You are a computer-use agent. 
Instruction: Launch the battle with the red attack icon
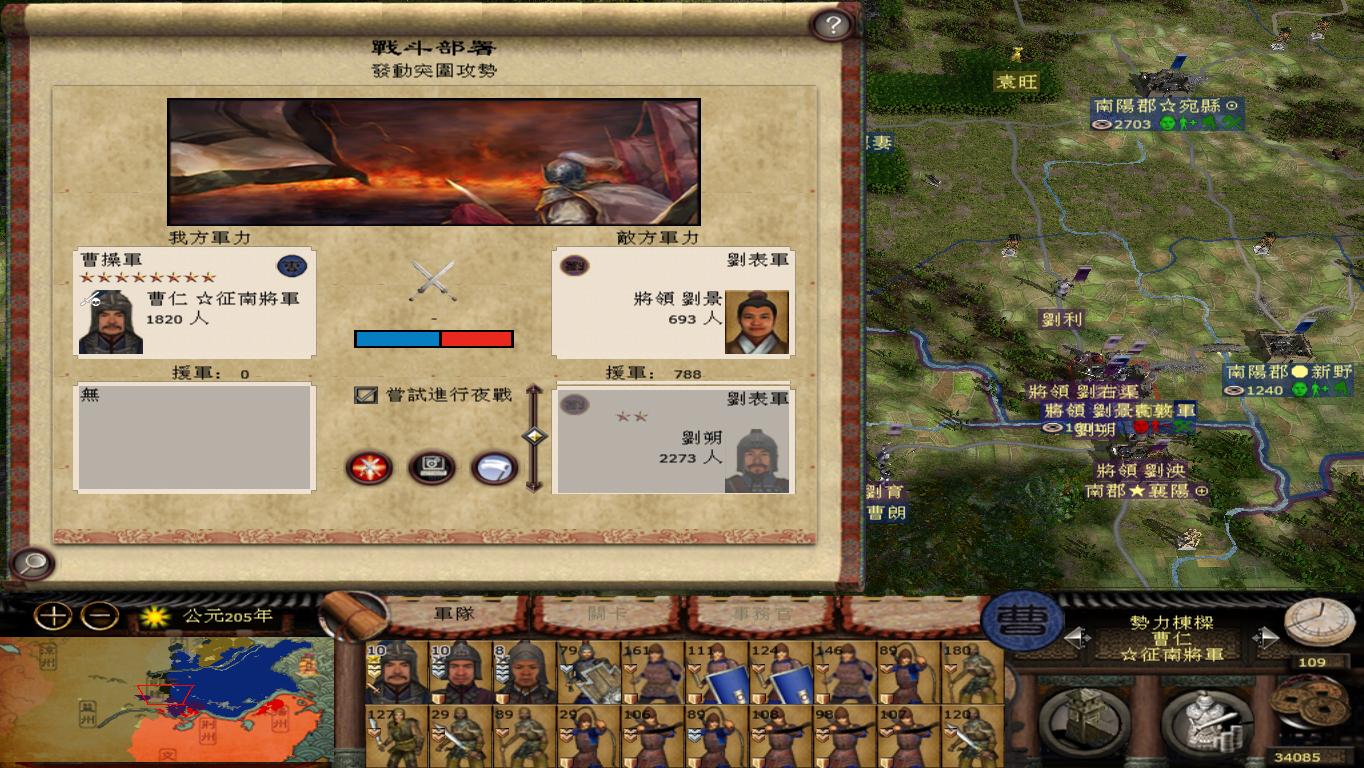click(x=370, y=469)
